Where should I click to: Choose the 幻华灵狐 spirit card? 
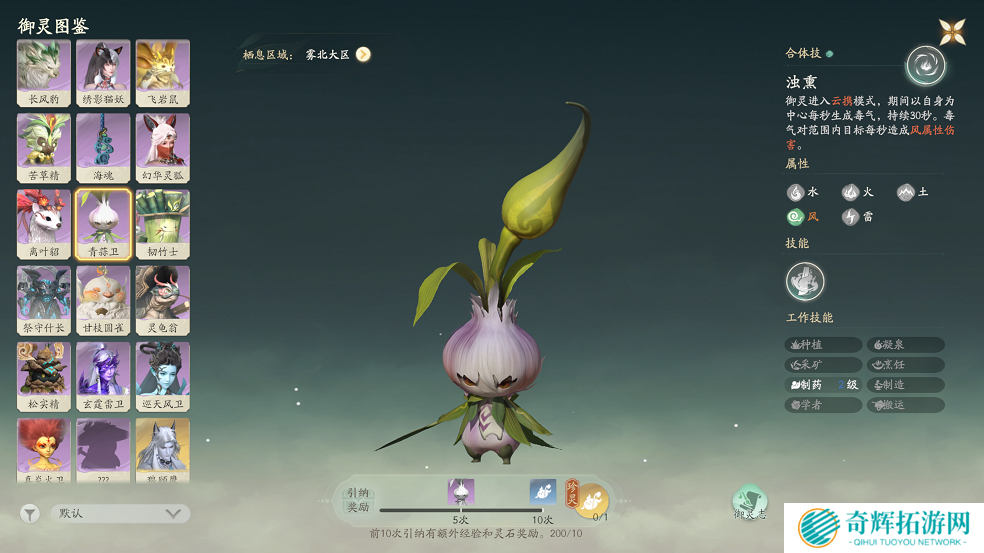click(x=162, y=147)
